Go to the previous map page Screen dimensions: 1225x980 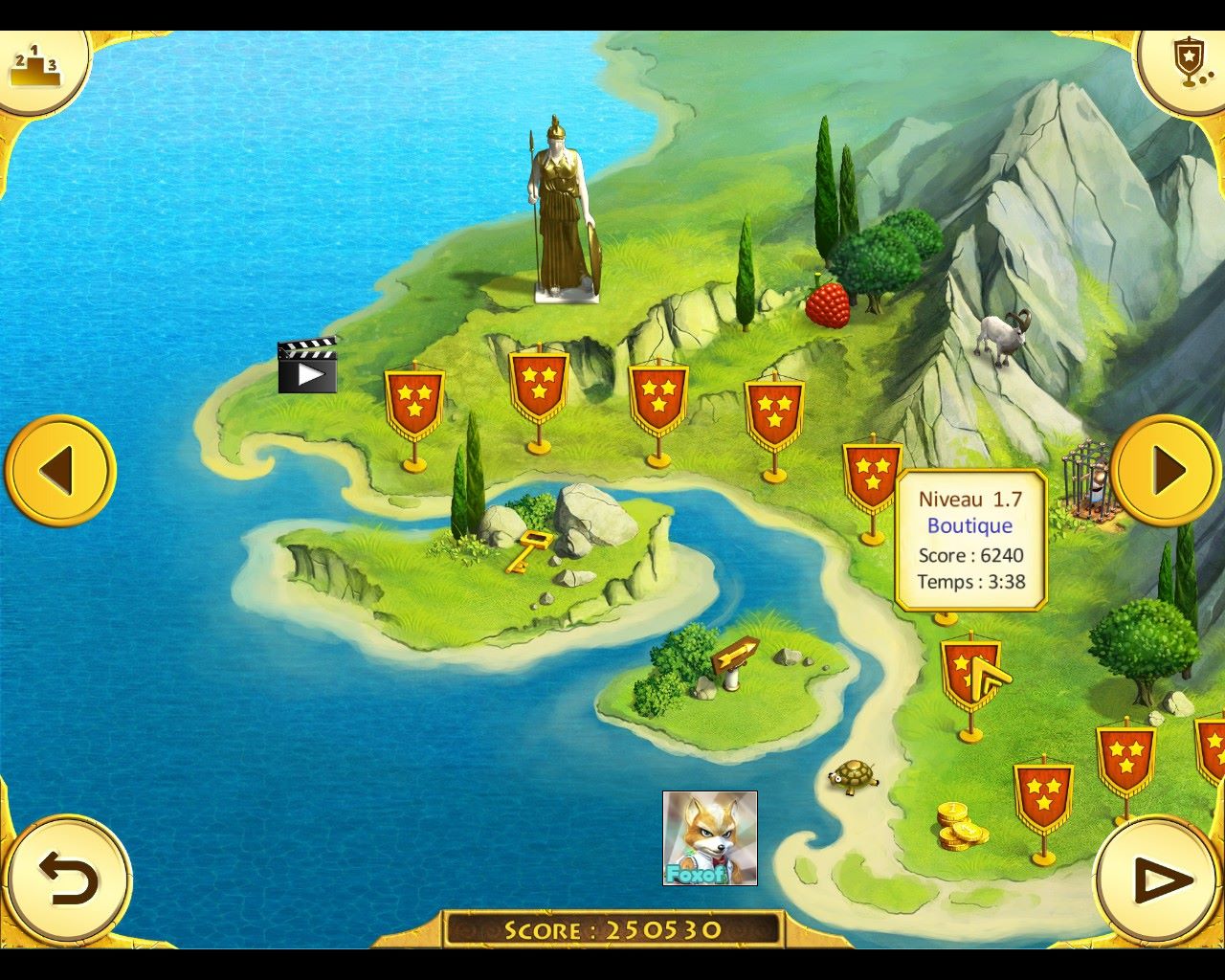[59, 470]
